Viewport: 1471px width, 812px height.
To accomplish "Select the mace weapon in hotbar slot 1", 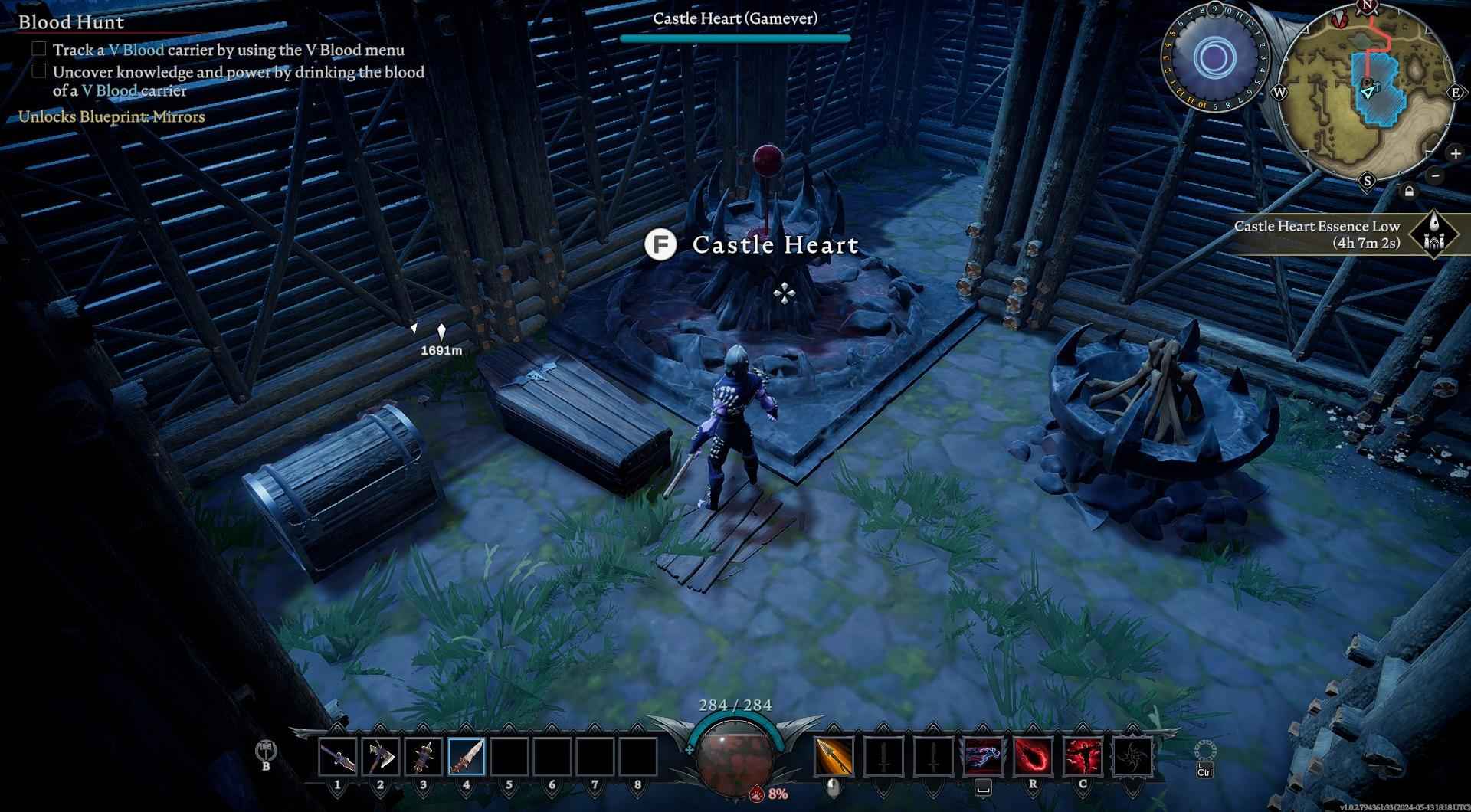I will [x=338, y=756].
